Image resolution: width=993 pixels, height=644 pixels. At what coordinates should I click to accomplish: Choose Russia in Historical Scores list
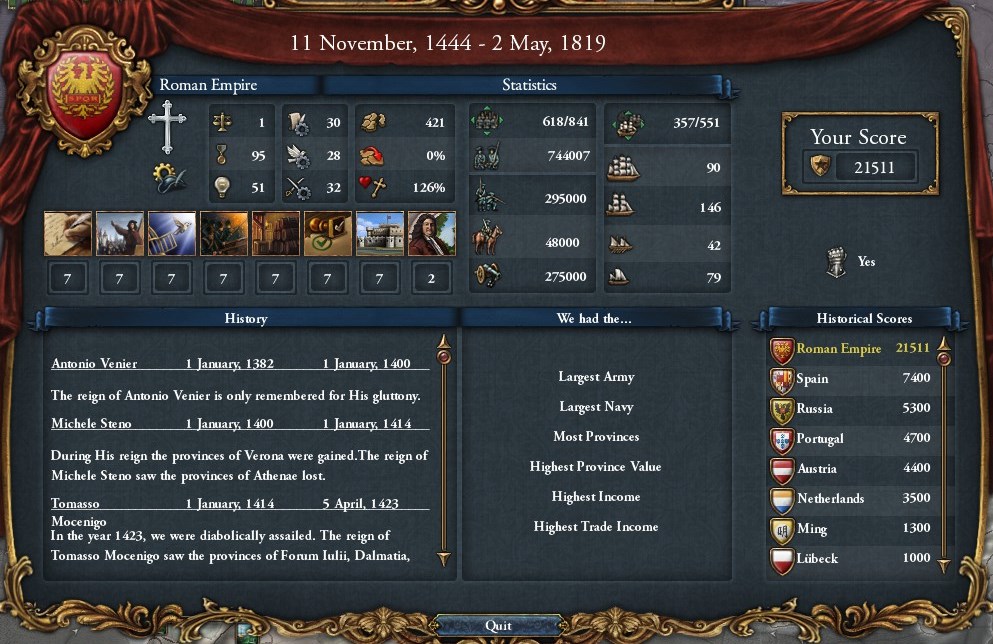click(850, 409)
